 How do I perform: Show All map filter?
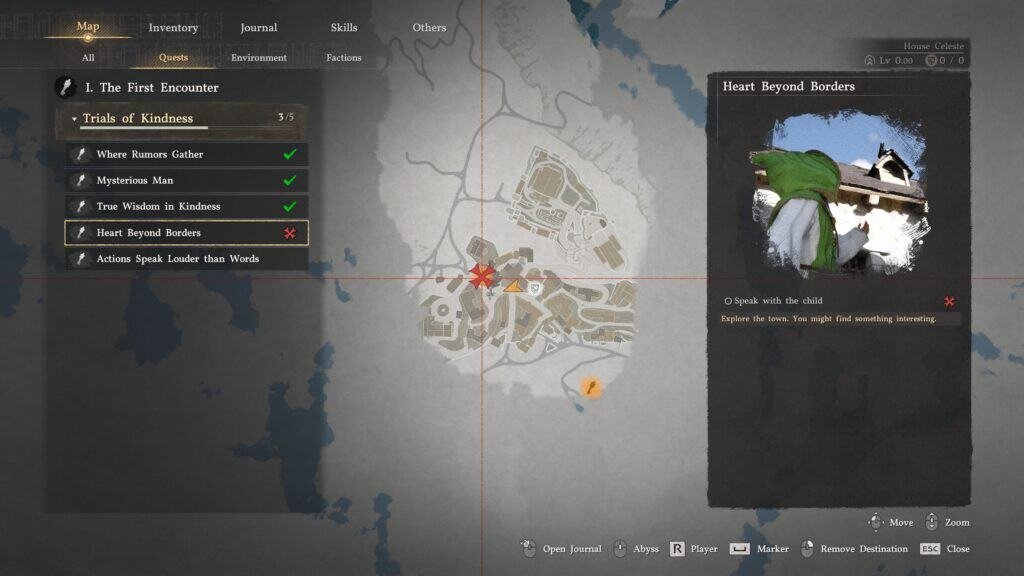tap(88, 58)
